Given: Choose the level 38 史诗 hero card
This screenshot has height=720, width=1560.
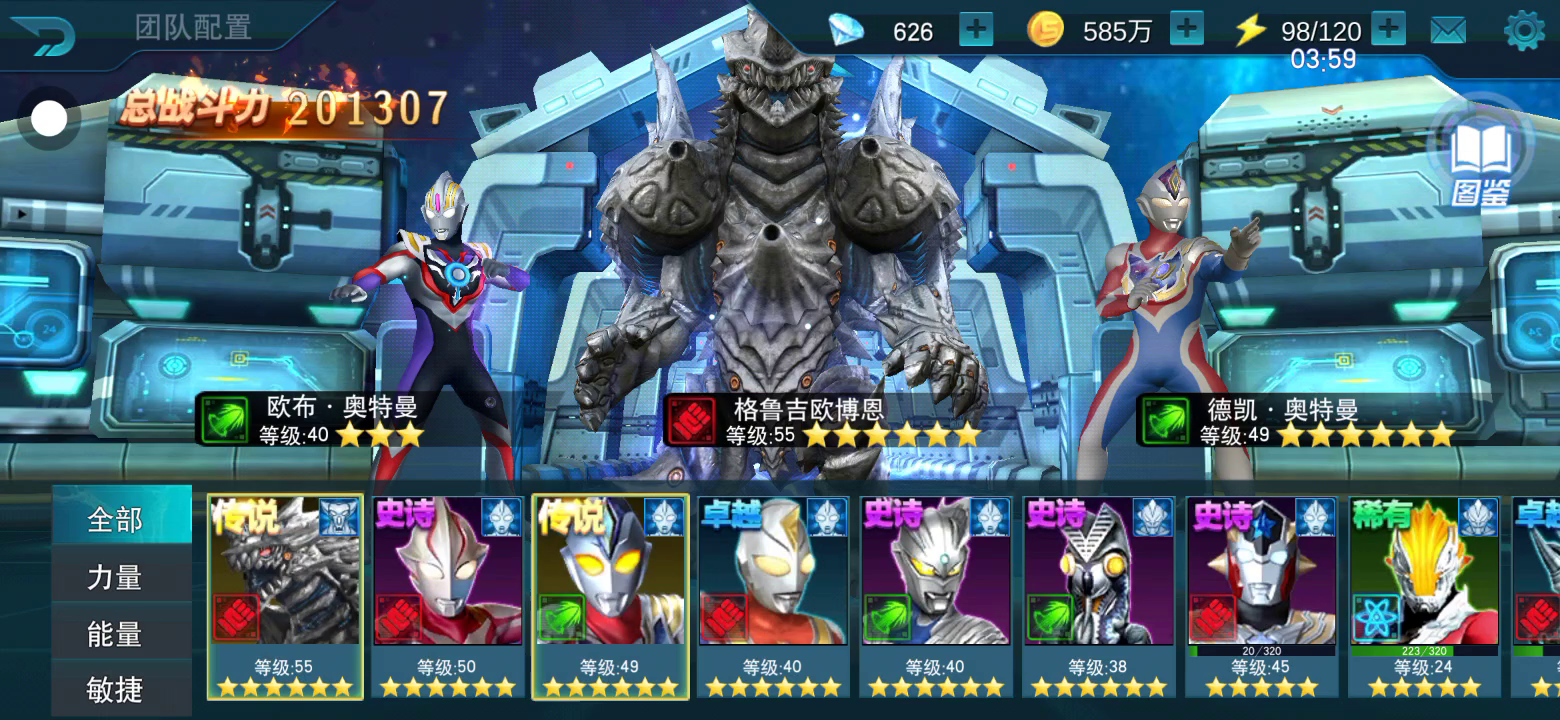Looking at the screenshot, I should tap(1098, 596).
